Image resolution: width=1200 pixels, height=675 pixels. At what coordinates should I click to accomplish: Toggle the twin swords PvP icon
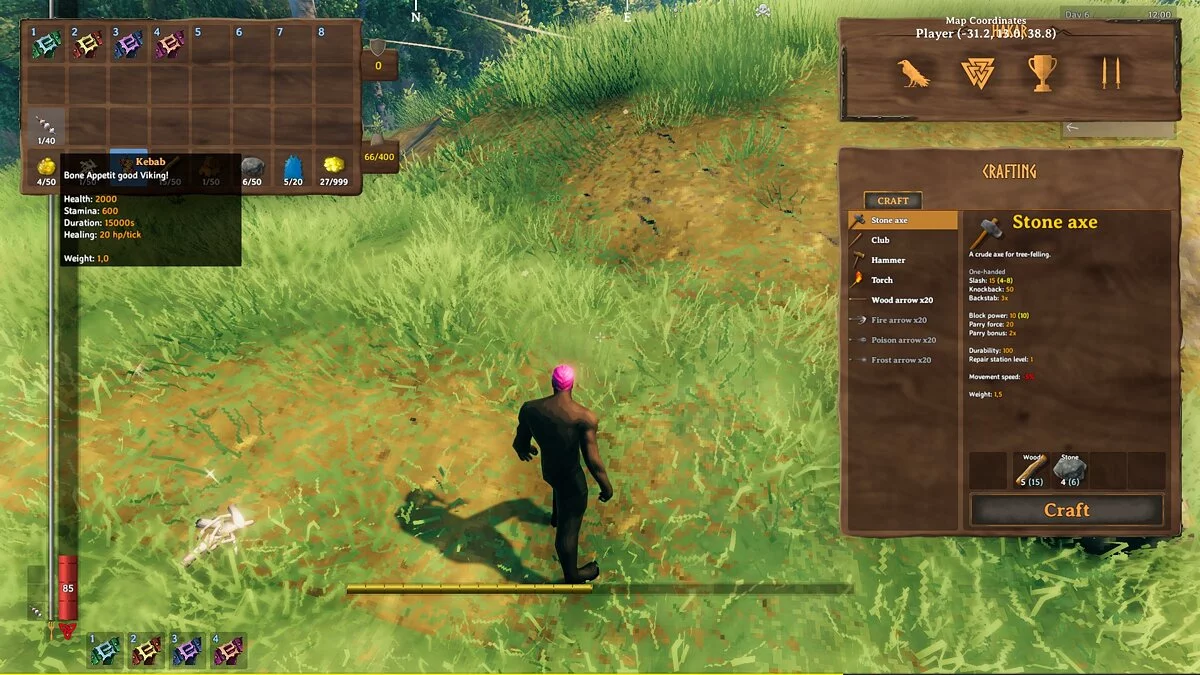[x=1110, y=73]
